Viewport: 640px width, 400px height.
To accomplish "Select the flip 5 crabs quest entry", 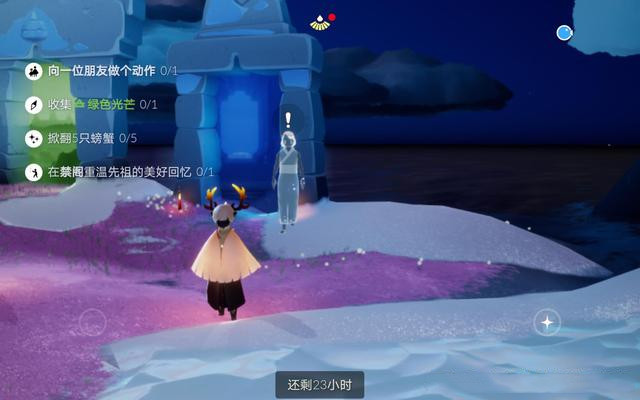I will coord(82,138).
